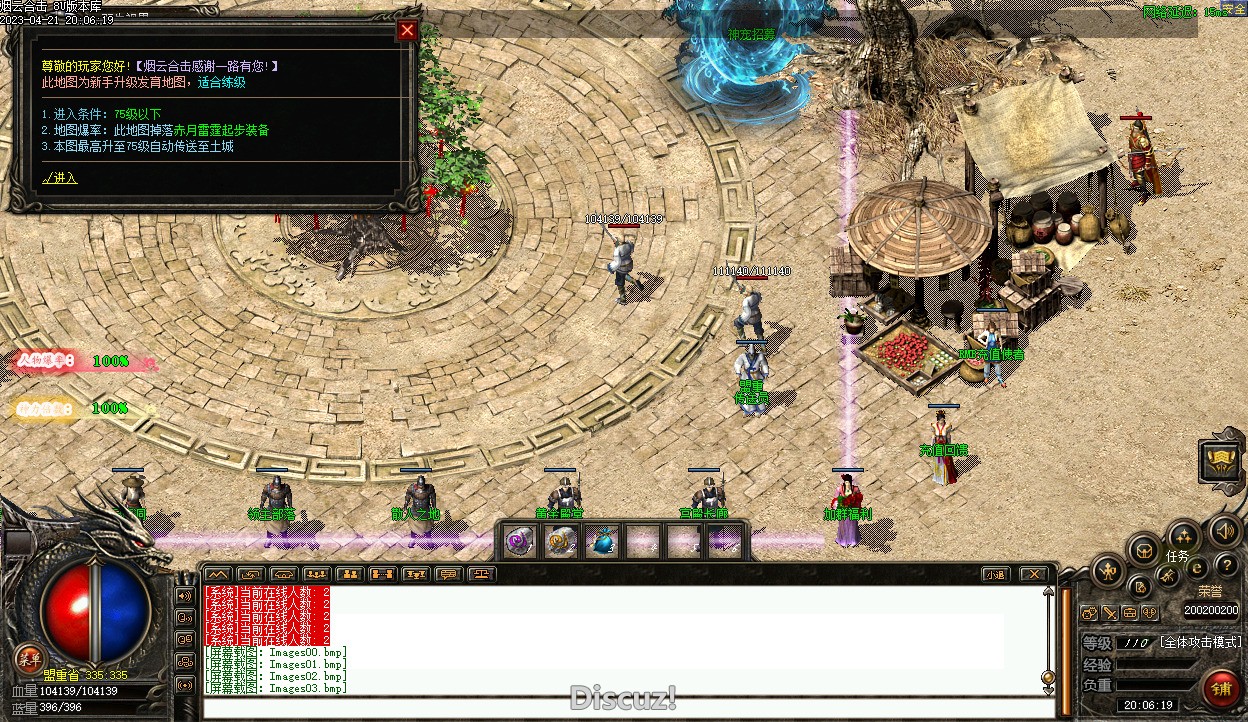Open help via the question mark icon
This screenshot has width=1248, height=722.
(x=1225, y=567)
